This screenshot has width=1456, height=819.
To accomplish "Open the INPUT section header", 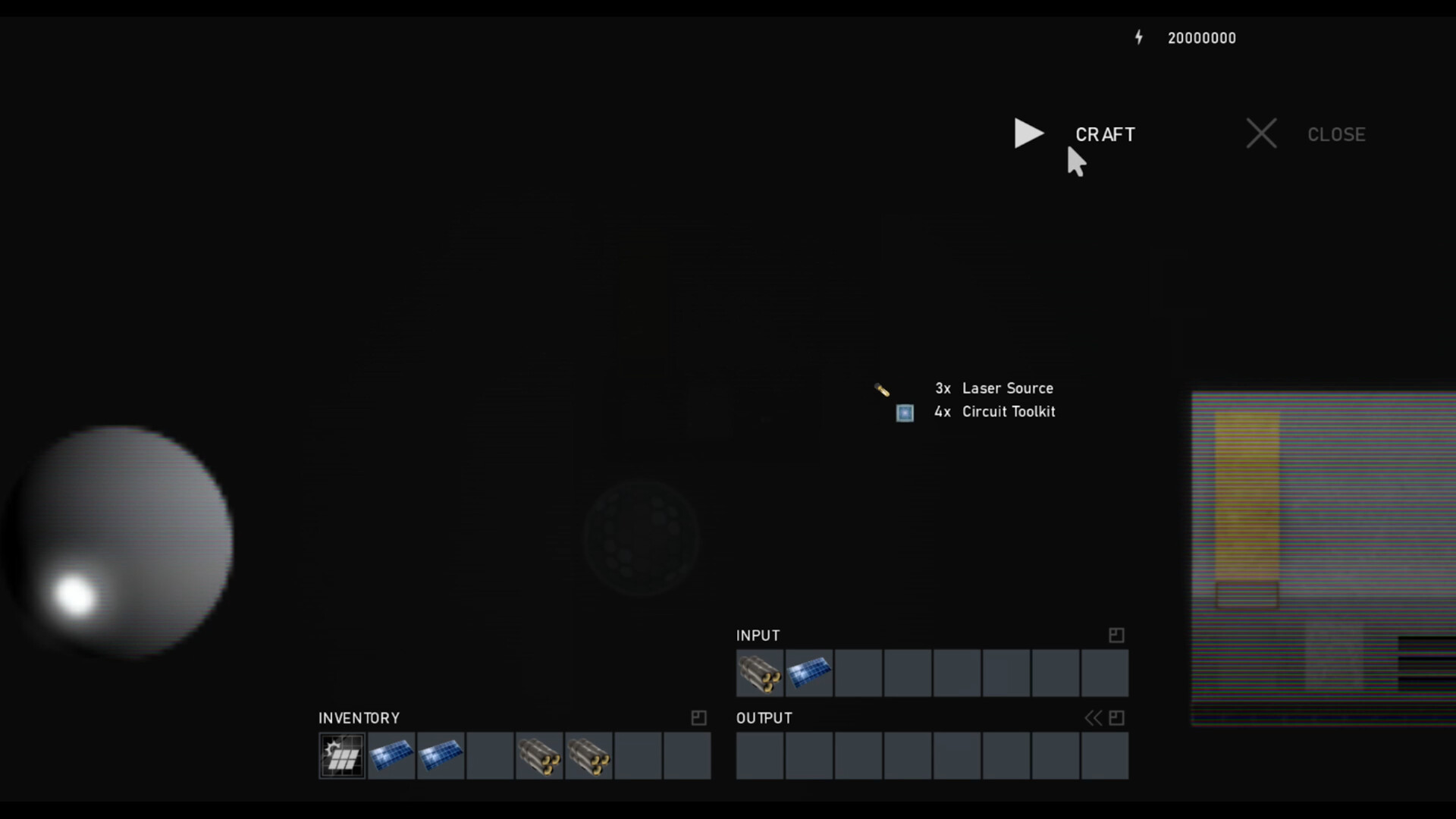I will [757, 635].
